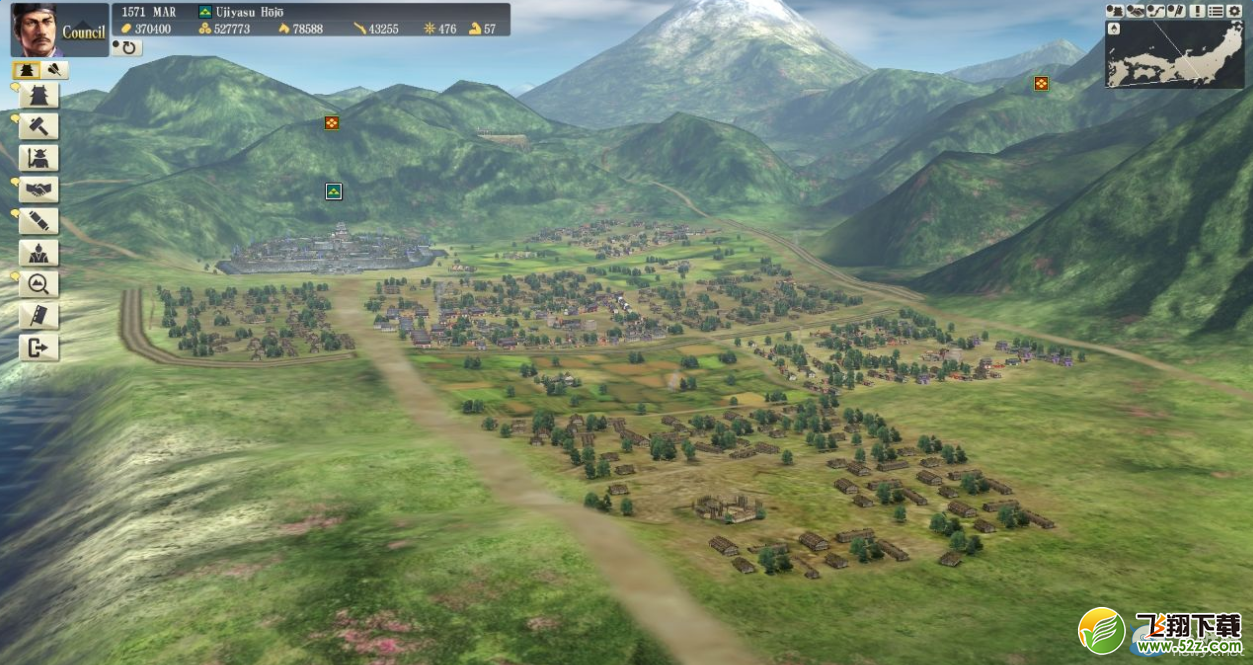
Task: Open the hammer construction command
Action: click(x=39, y=127)
